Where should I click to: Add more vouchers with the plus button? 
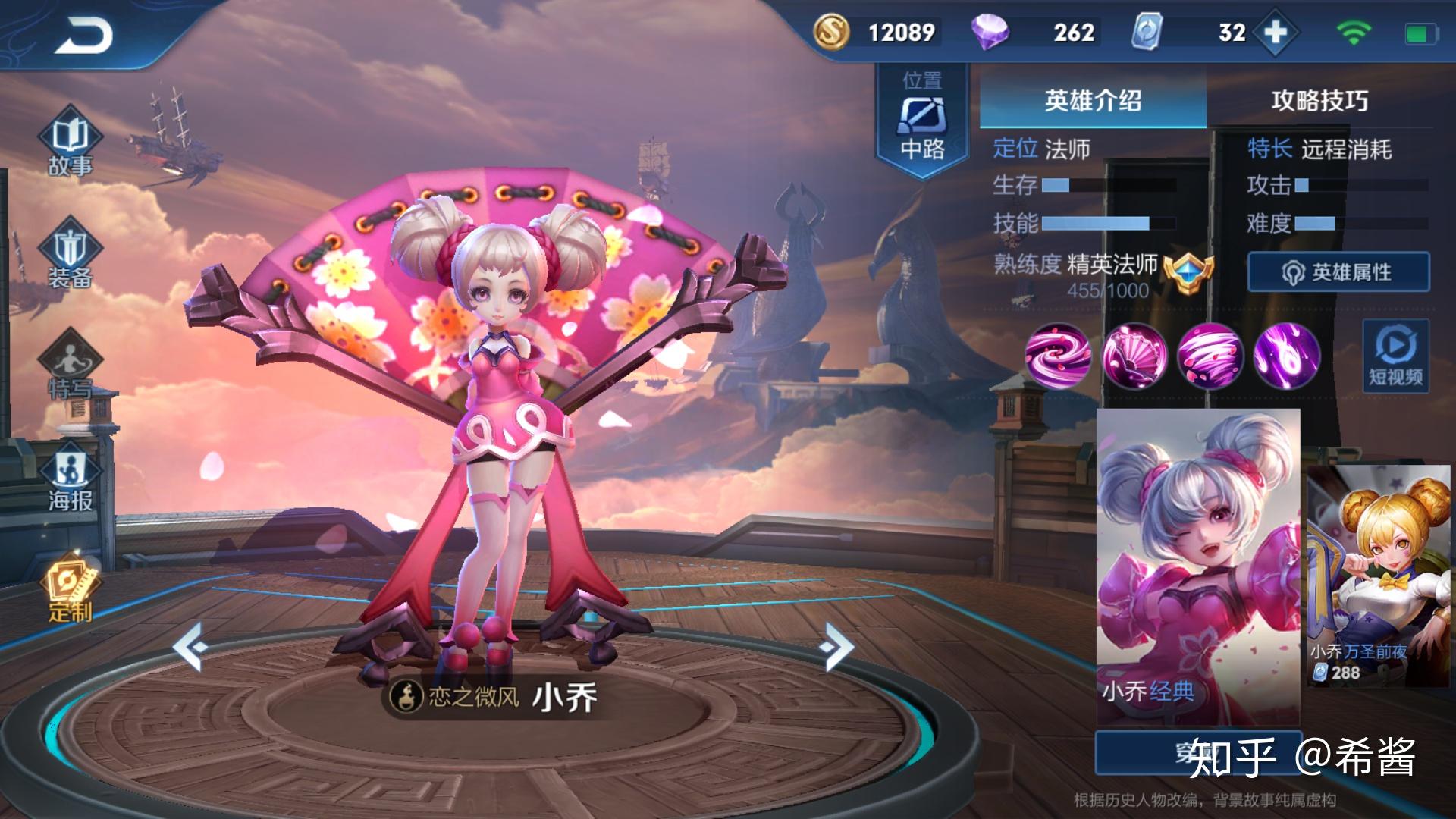coord(1276,33)
